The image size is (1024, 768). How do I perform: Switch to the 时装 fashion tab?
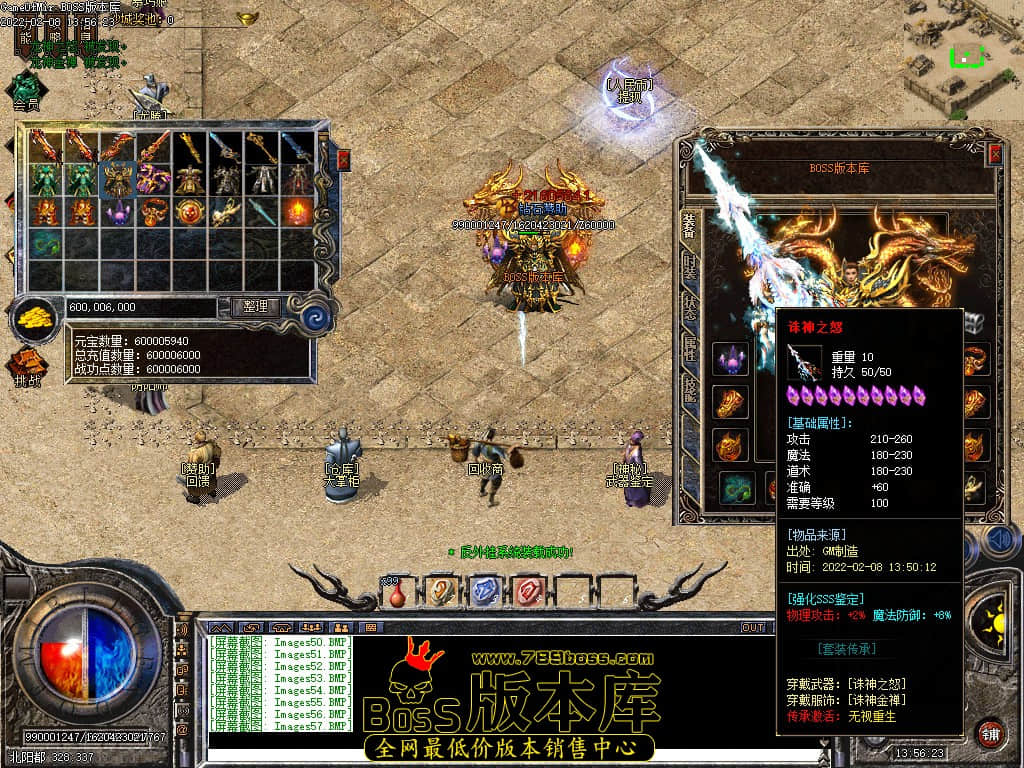[689, 267]
